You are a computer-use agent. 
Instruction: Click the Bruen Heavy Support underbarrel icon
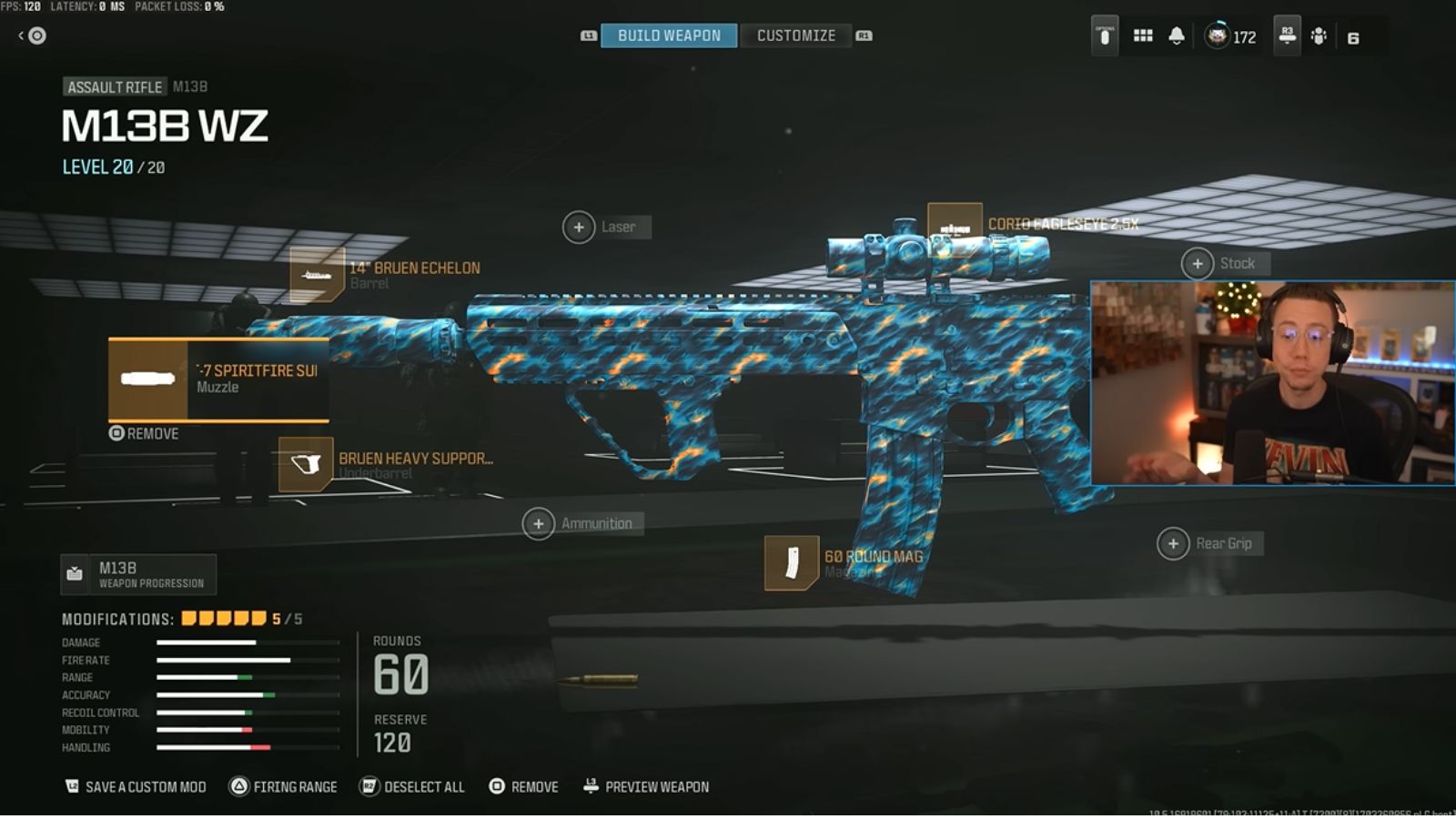coord(306,466)
